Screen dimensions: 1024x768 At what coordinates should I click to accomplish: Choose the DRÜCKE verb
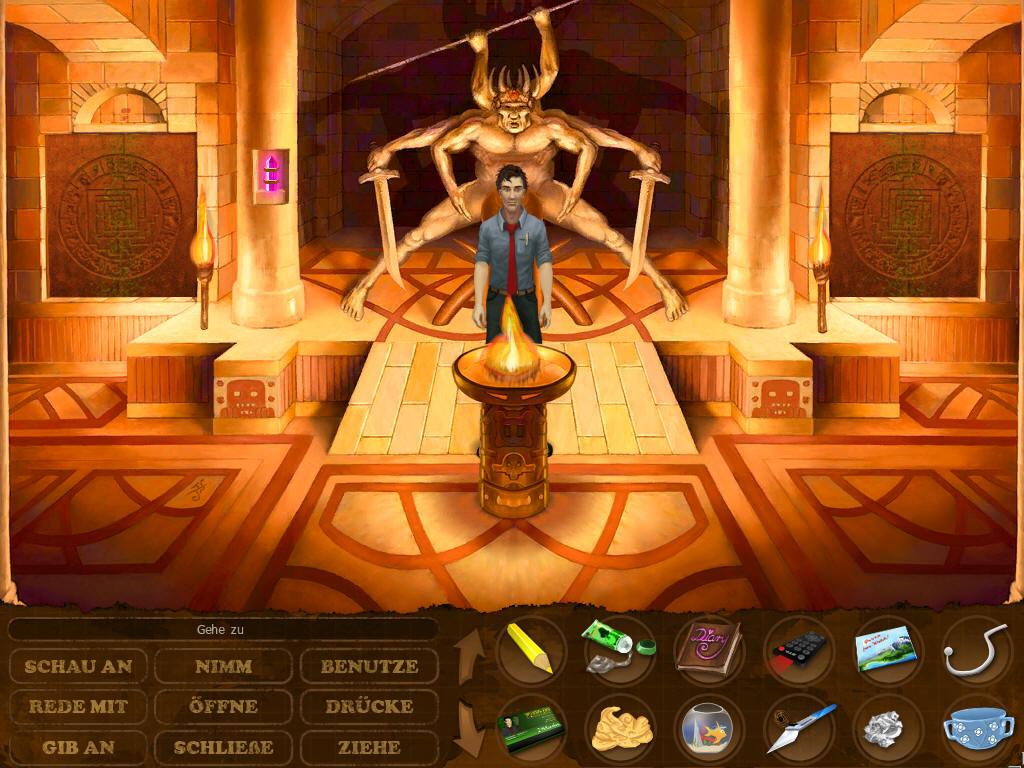click(x=369, y=706)
